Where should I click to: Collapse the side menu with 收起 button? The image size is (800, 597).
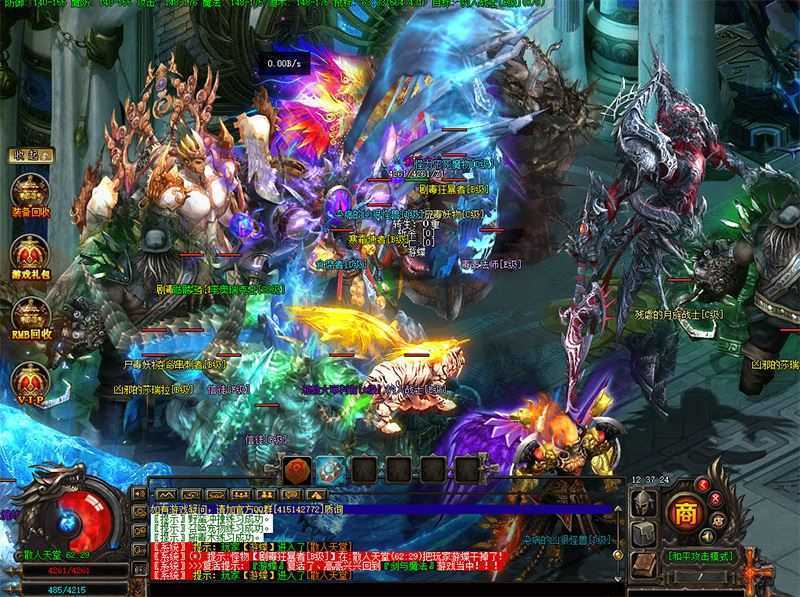tap(30, 155)
